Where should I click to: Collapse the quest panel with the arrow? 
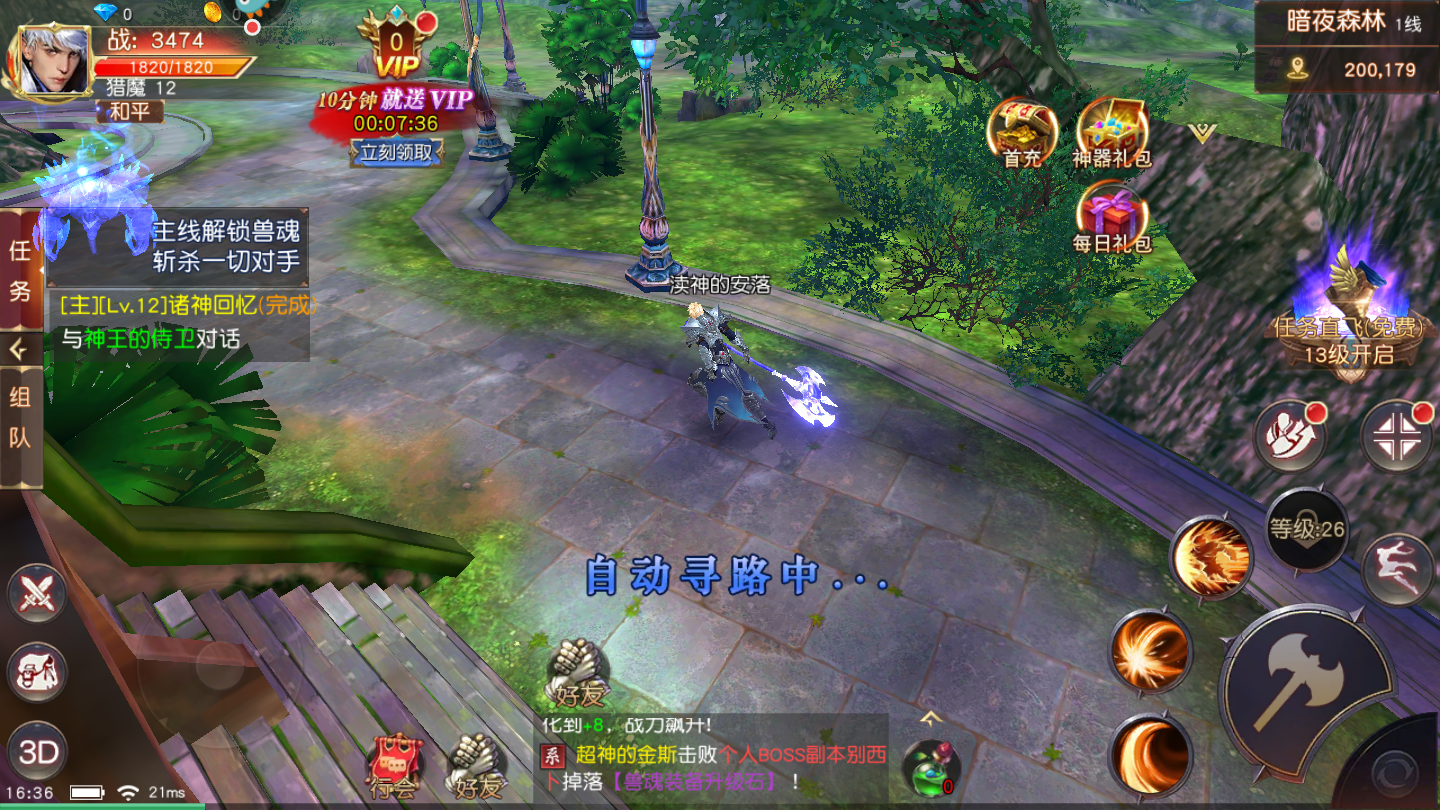point(20,349)
